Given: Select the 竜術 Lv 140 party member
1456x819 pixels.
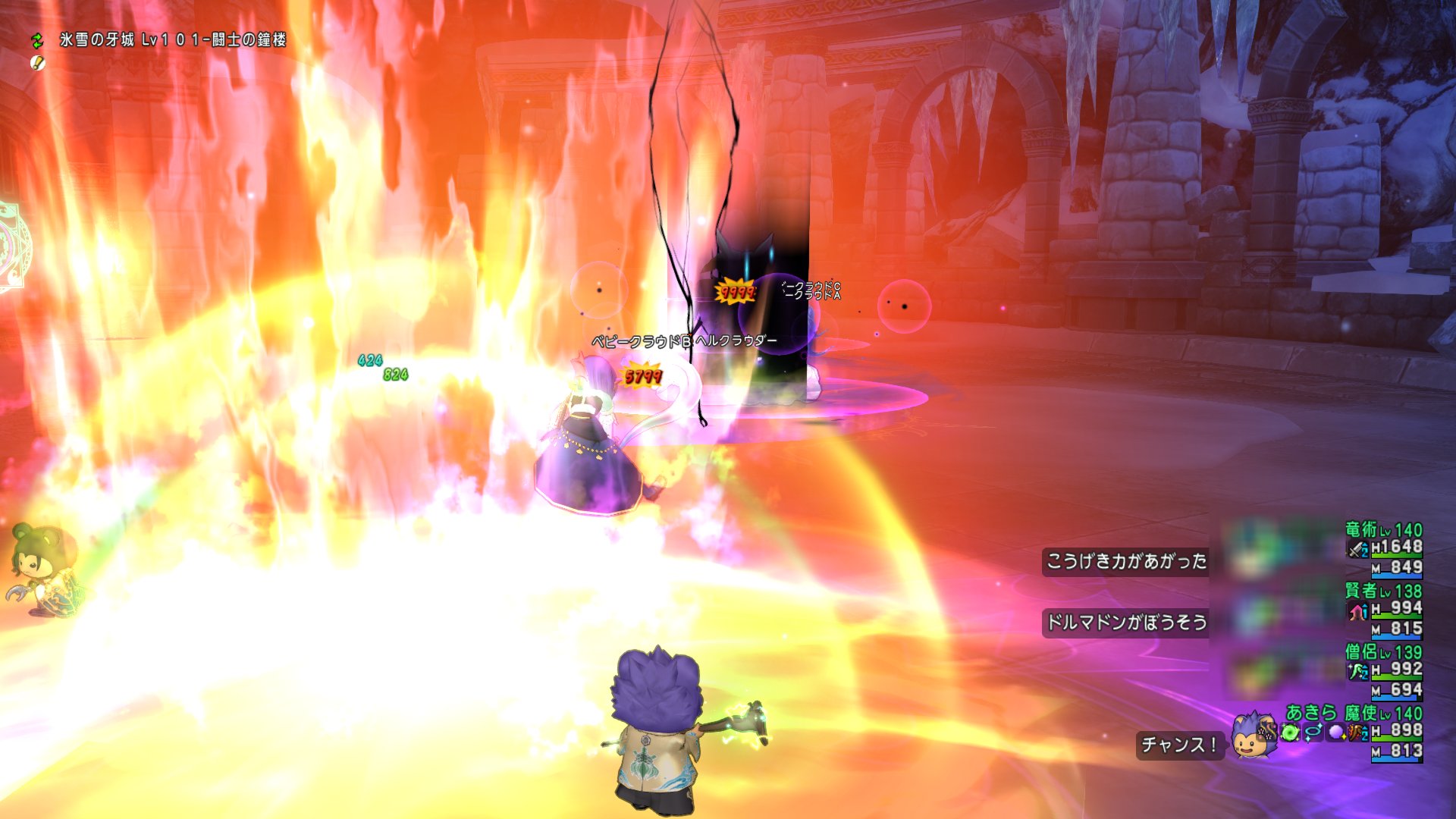Looking at the screenshot, I should 1383,530.
